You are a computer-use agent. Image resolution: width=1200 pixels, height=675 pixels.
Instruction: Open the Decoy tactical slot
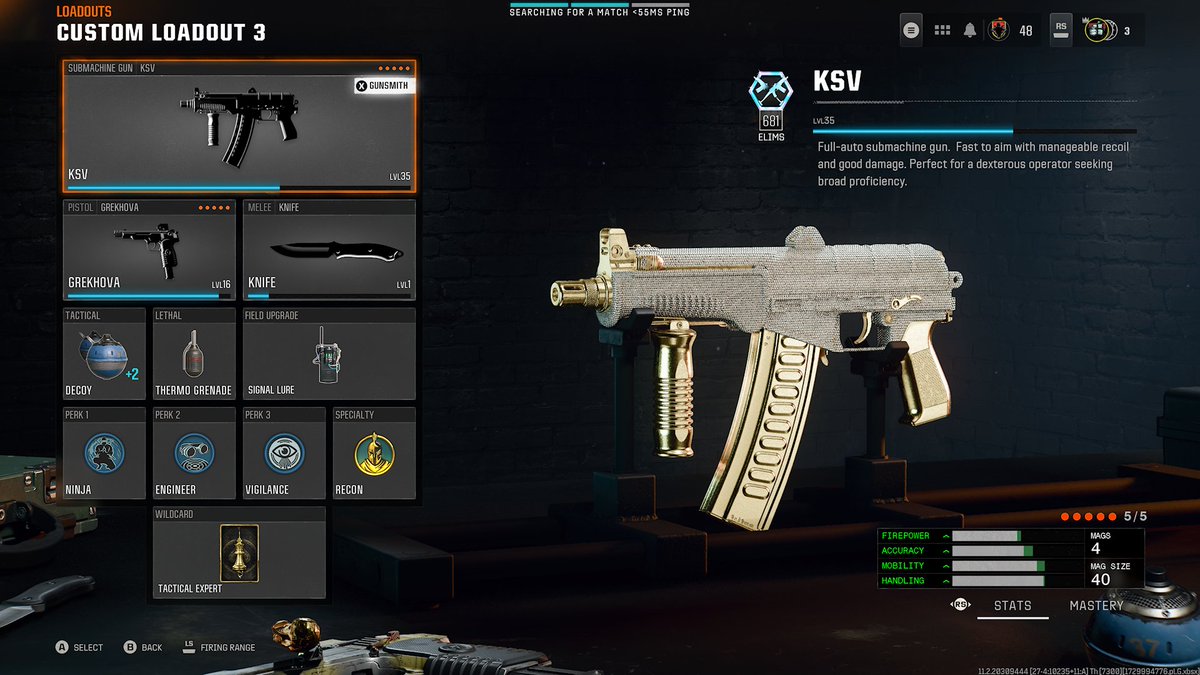pyautogui.click(x=104, y=353)
